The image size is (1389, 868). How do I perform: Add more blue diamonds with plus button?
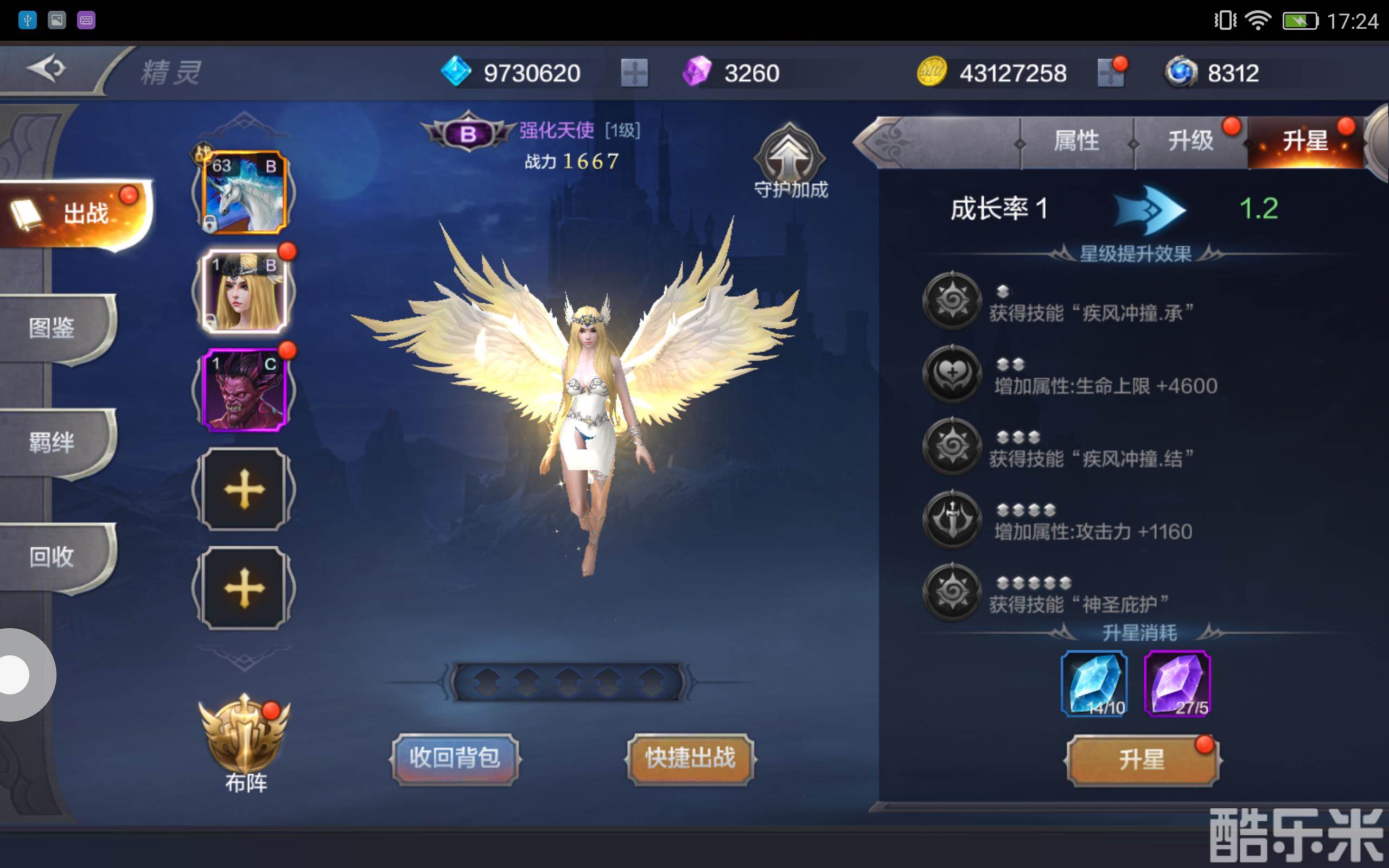634,73
